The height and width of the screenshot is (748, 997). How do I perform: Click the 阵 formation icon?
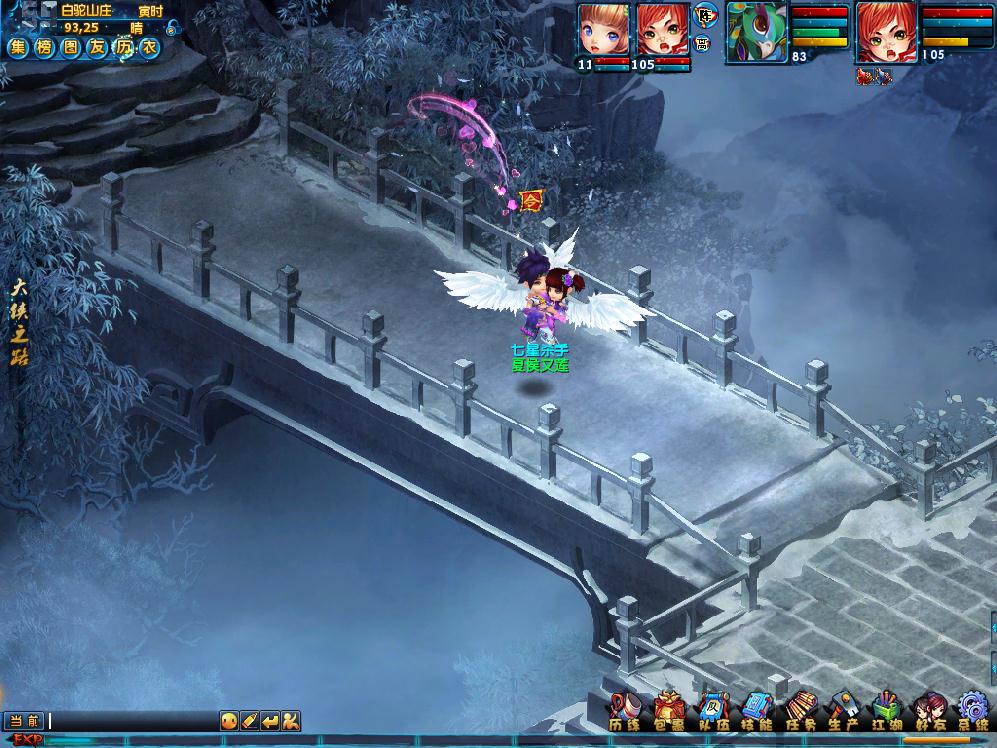[x=703, y=15]
